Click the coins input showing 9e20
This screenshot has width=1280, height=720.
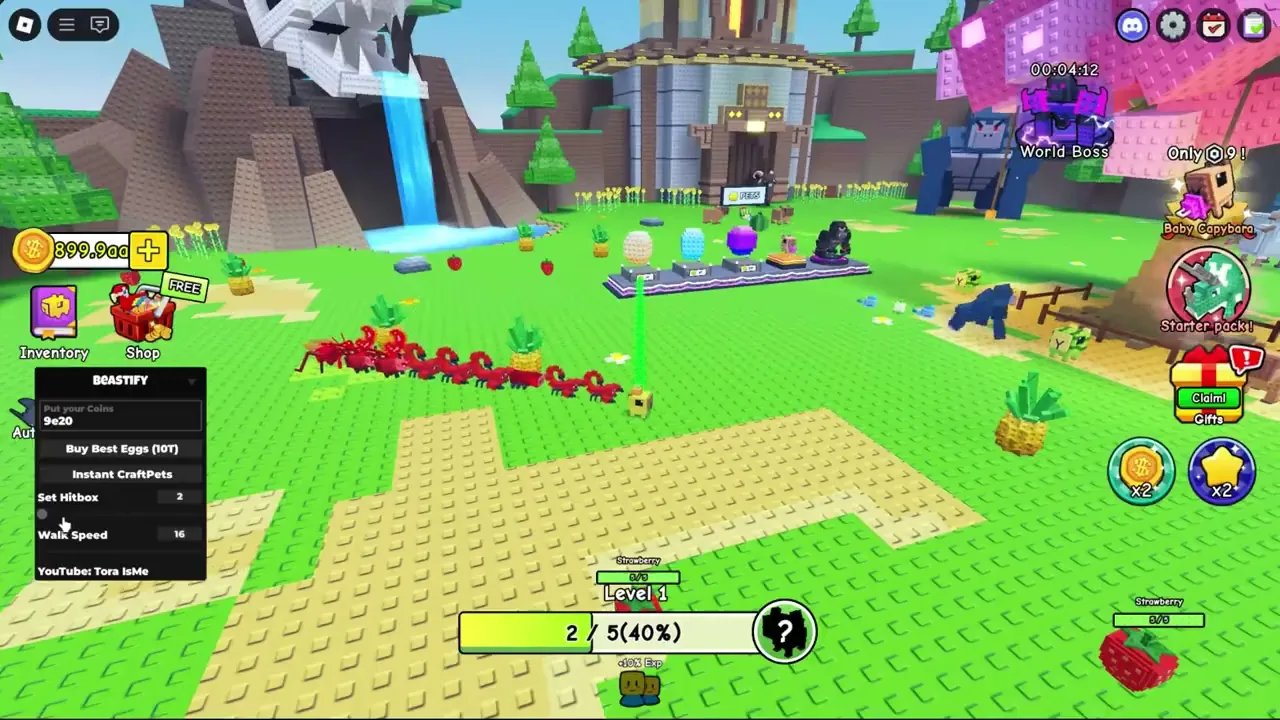118,414
